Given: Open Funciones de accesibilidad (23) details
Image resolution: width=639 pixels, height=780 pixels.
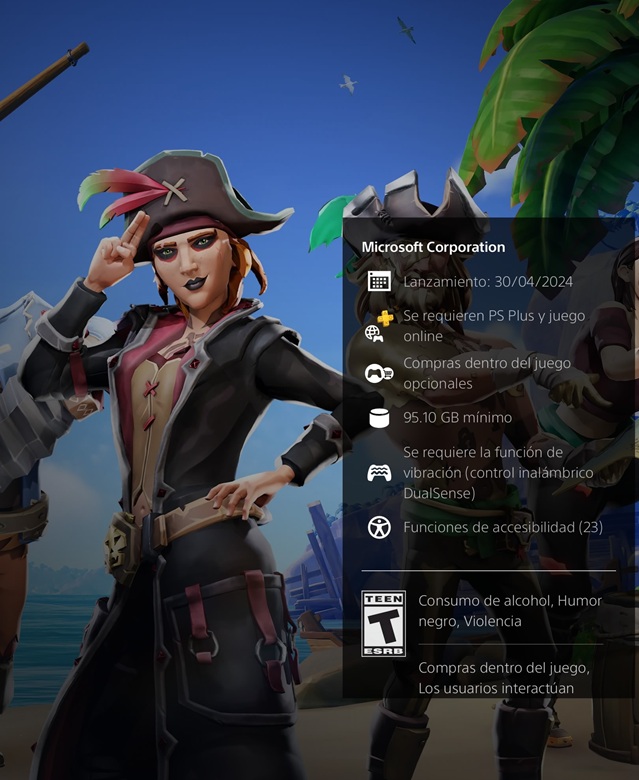Looking at the screenshot, I should [x=502, y=527].
